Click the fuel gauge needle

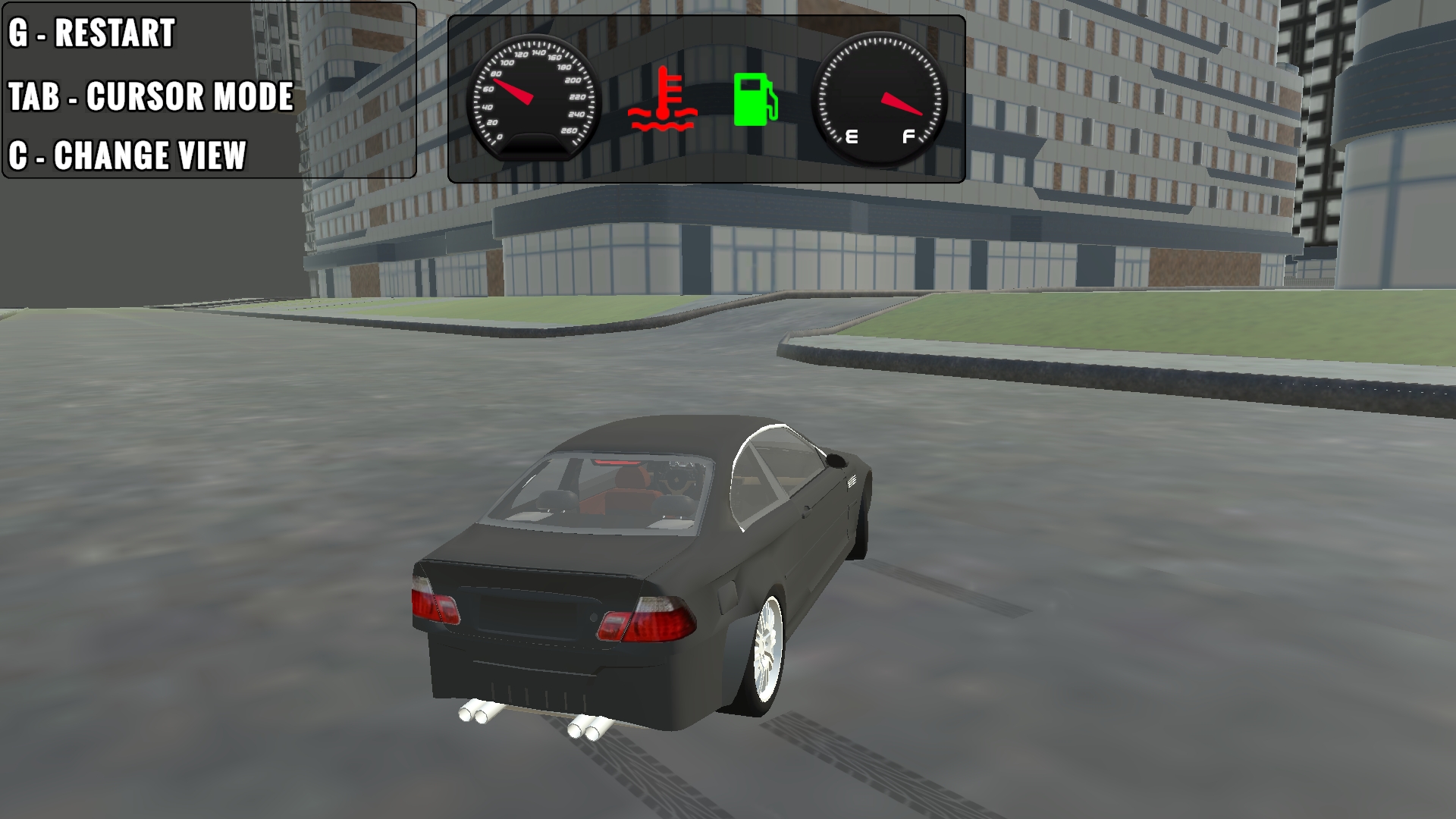[x=902, y=105]
